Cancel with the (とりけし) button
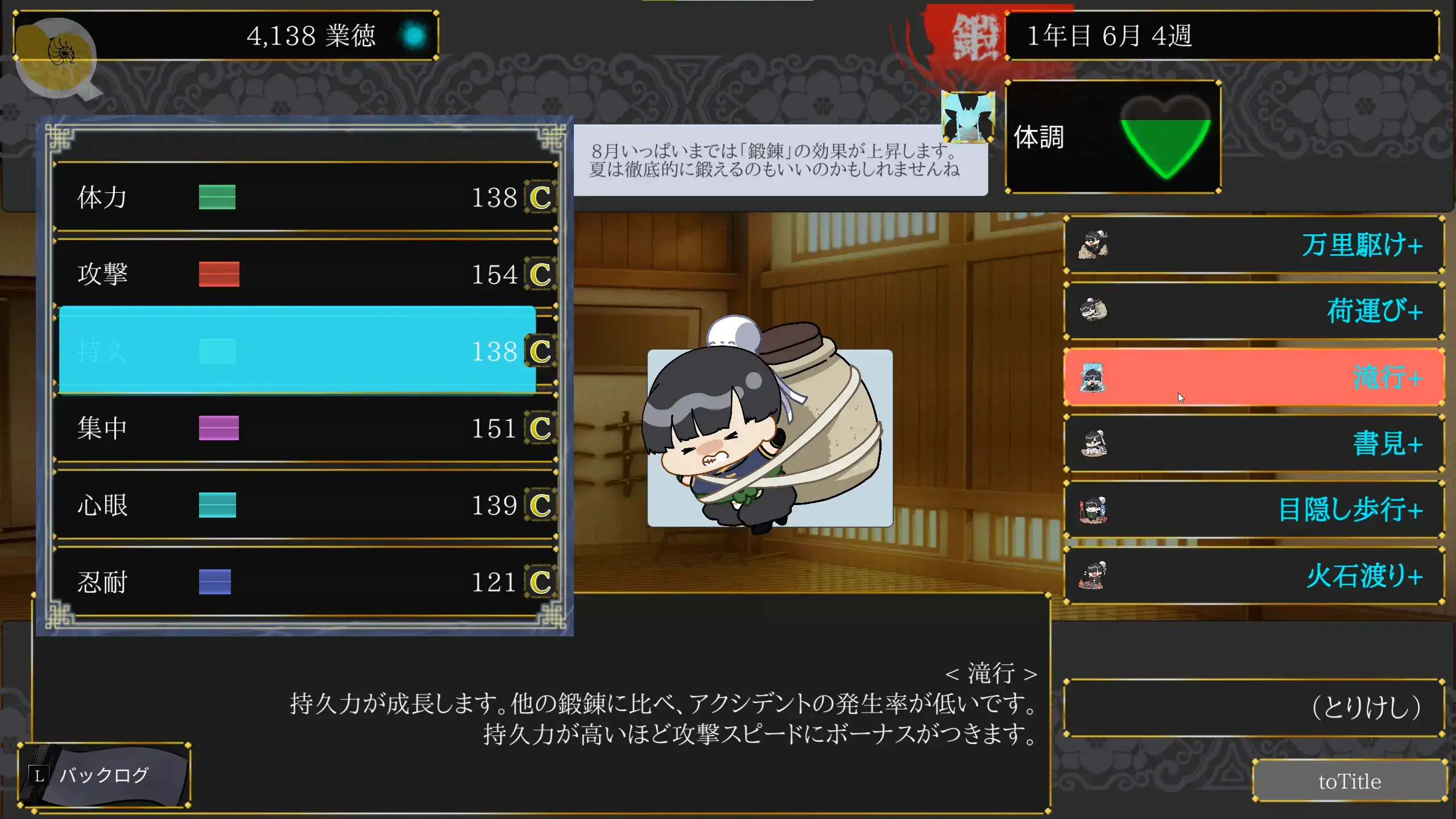 click(1254, 708)
